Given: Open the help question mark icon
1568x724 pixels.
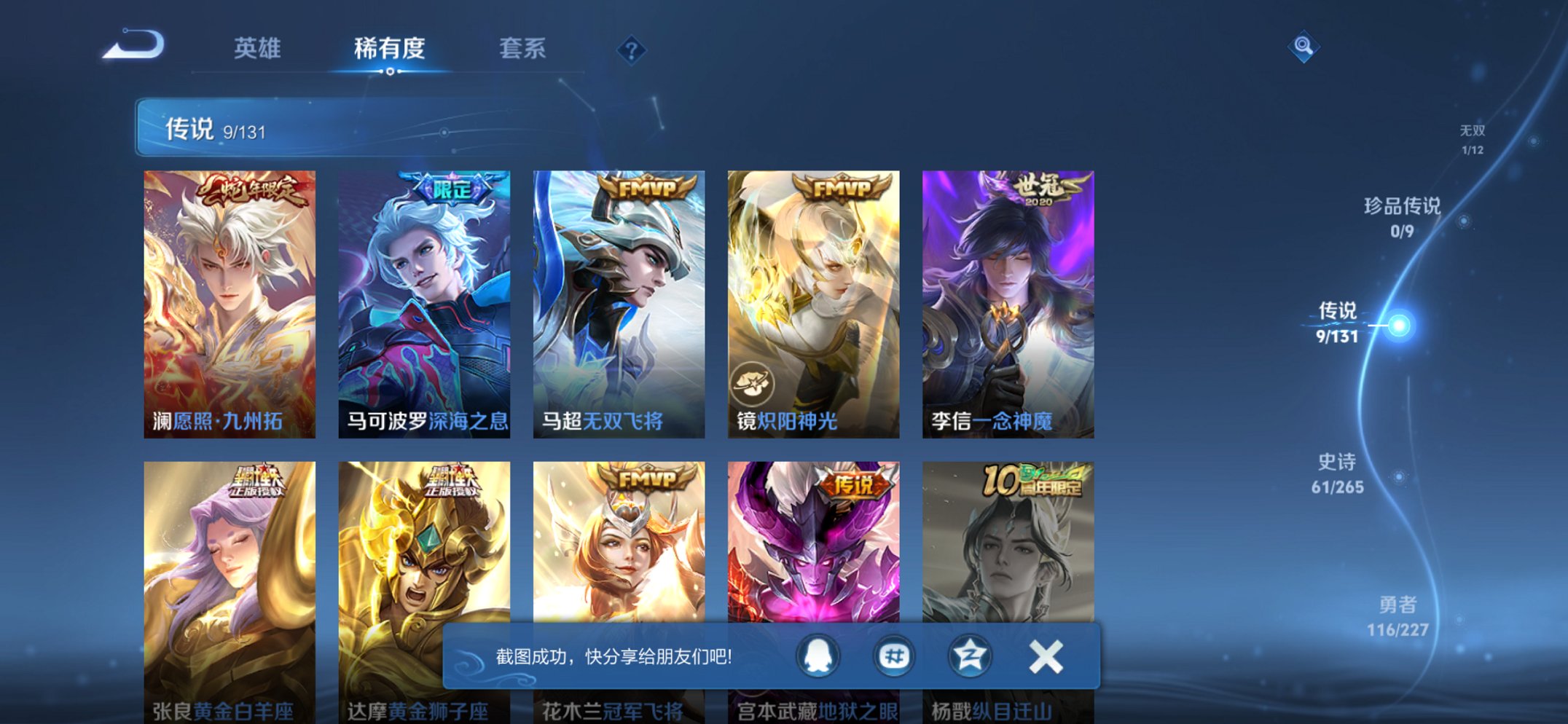Looking at the screenshot, I should pos(631,50).
